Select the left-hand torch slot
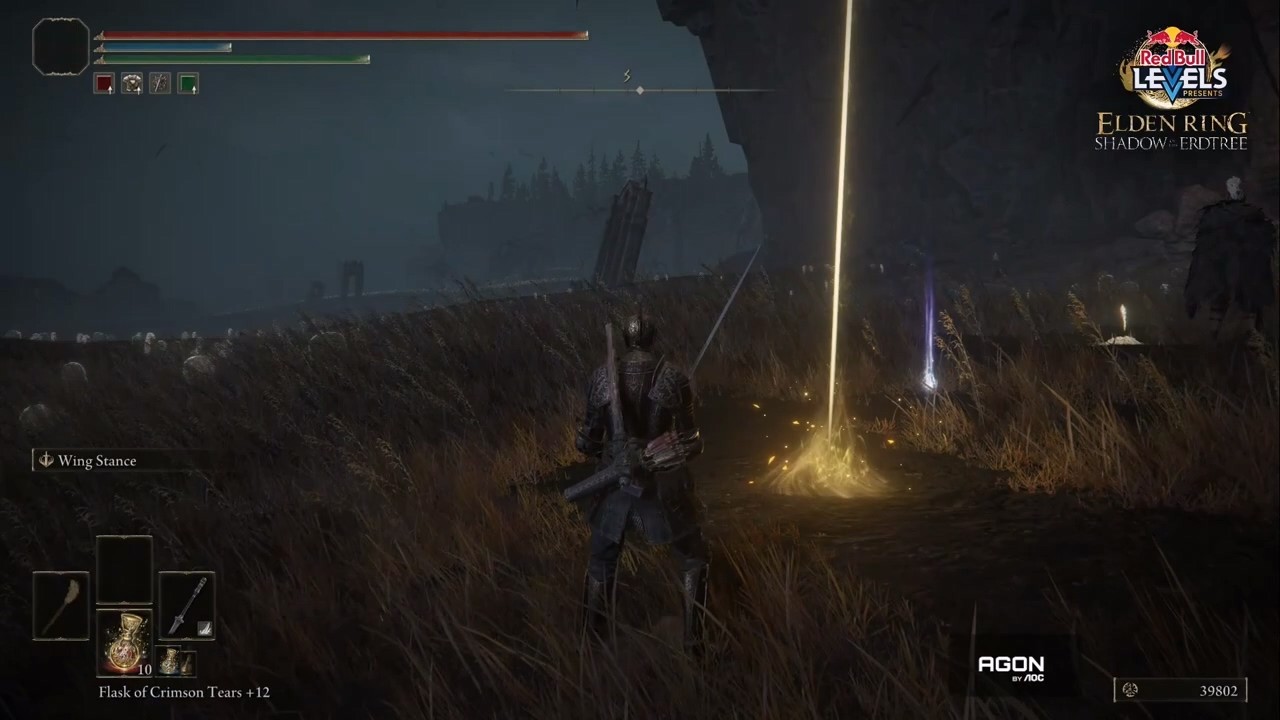1280x720 pixels. 61,606
